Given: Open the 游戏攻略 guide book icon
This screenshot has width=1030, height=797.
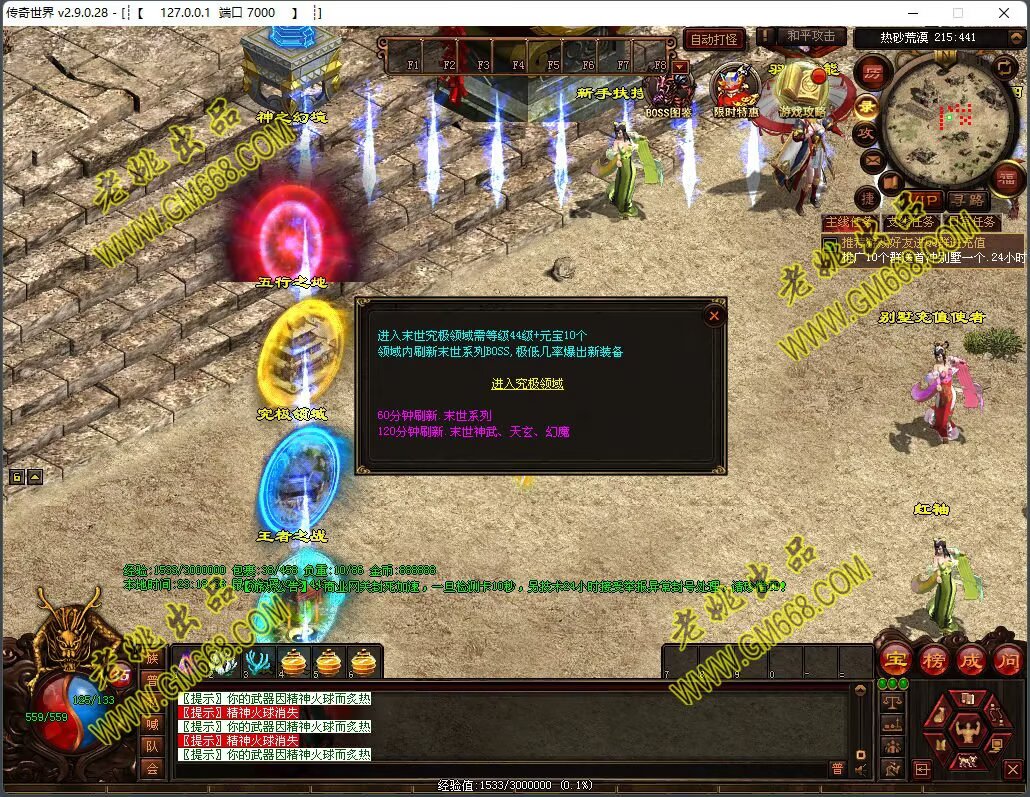Looking at the screenshot, I should tap(803, 88).
